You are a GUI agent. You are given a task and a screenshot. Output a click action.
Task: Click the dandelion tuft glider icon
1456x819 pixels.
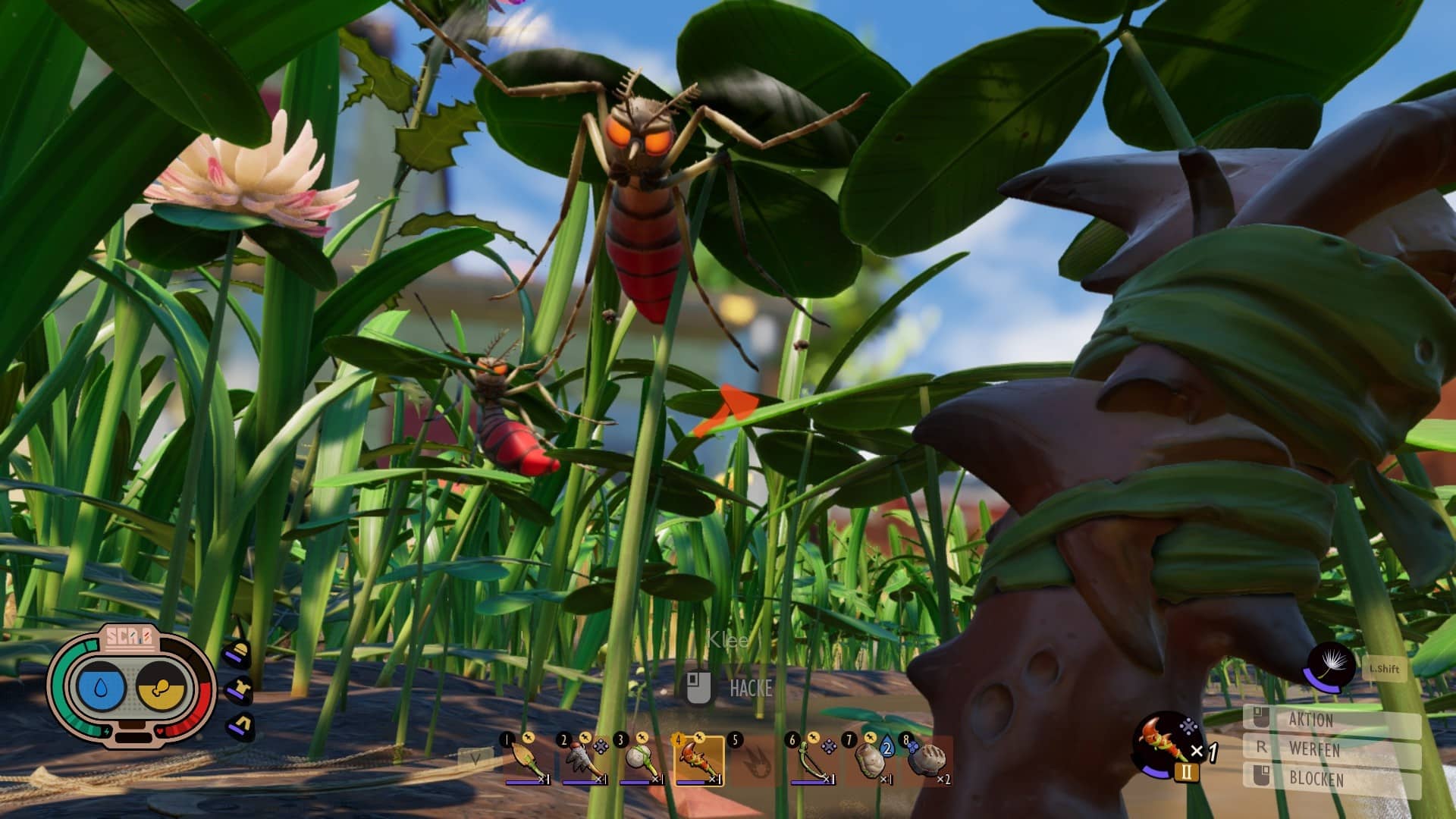(x=1330, y=665)
